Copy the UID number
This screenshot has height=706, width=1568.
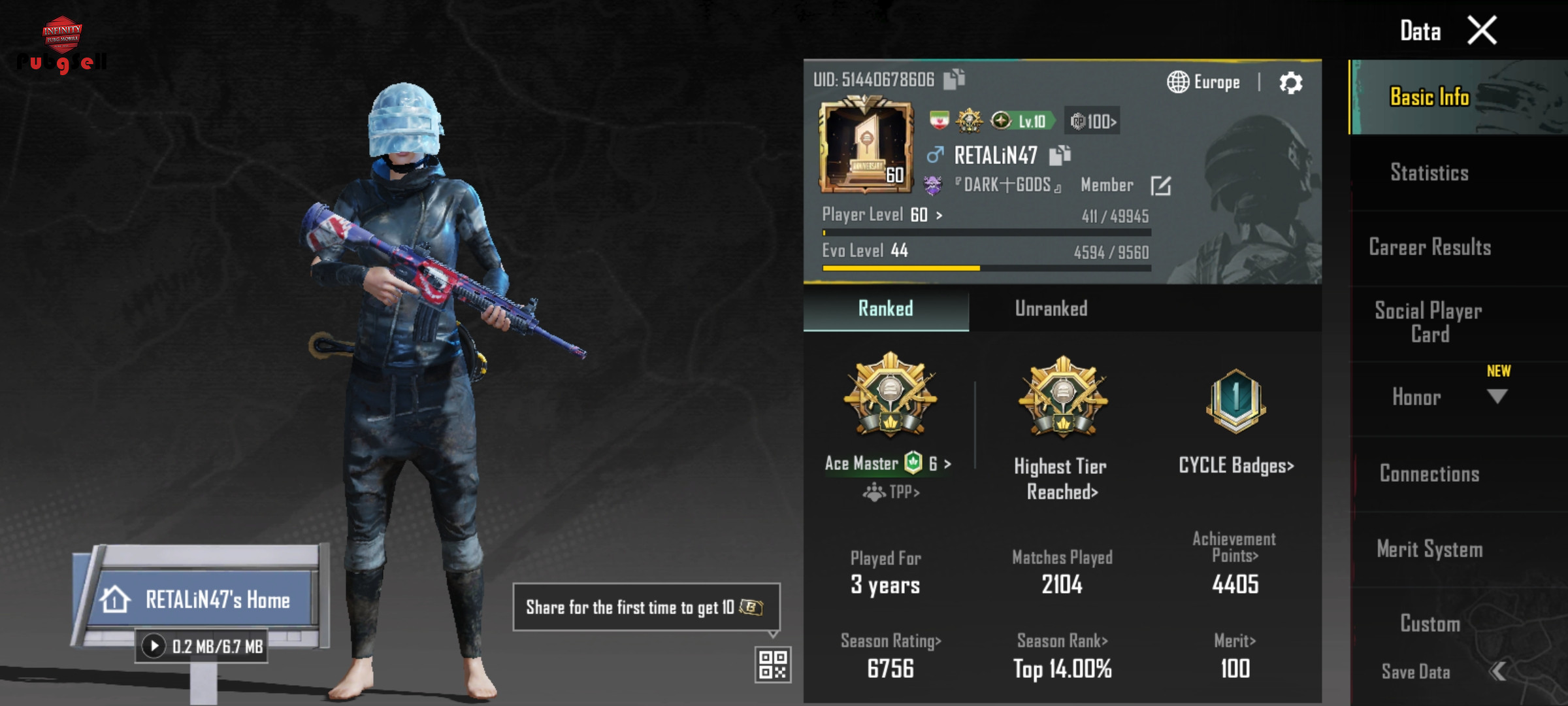click(x=955, y=79)
